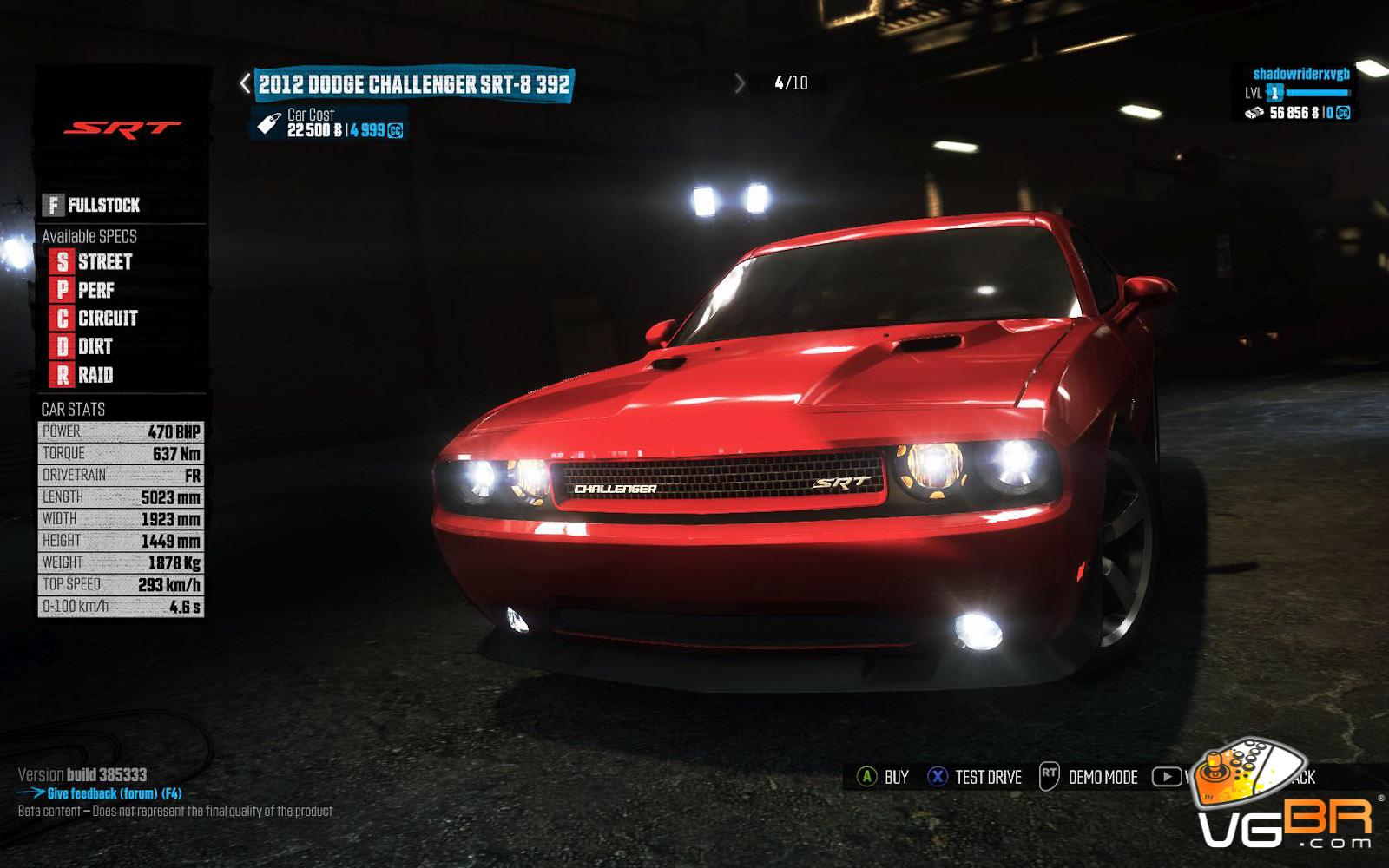Enter Demo Mode
The height and width of the screenshot is (868, 1389).
[x=1089, y=777]
